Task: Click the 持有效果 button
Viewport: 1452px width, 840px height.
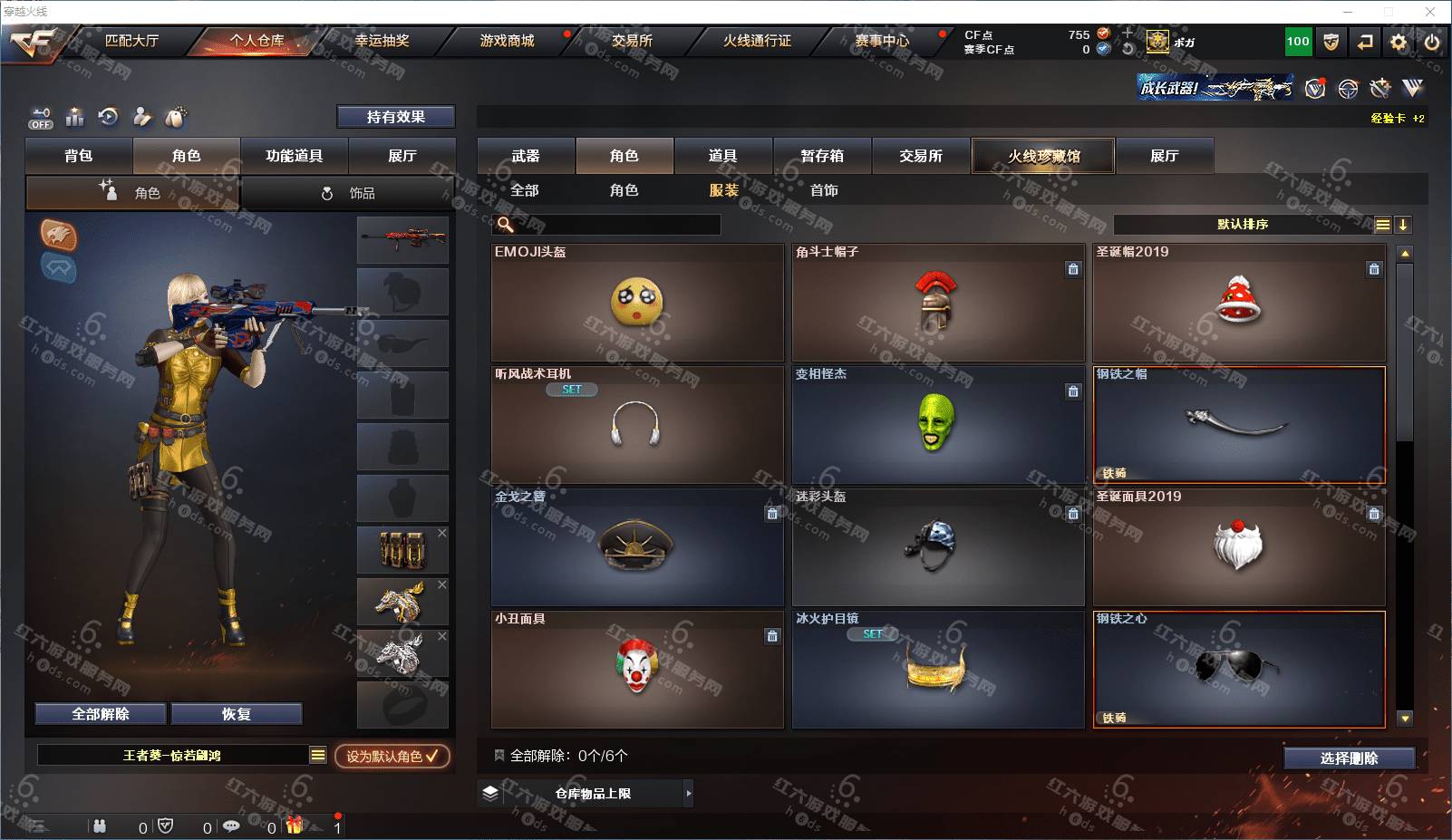Action: tap(395, 117)
